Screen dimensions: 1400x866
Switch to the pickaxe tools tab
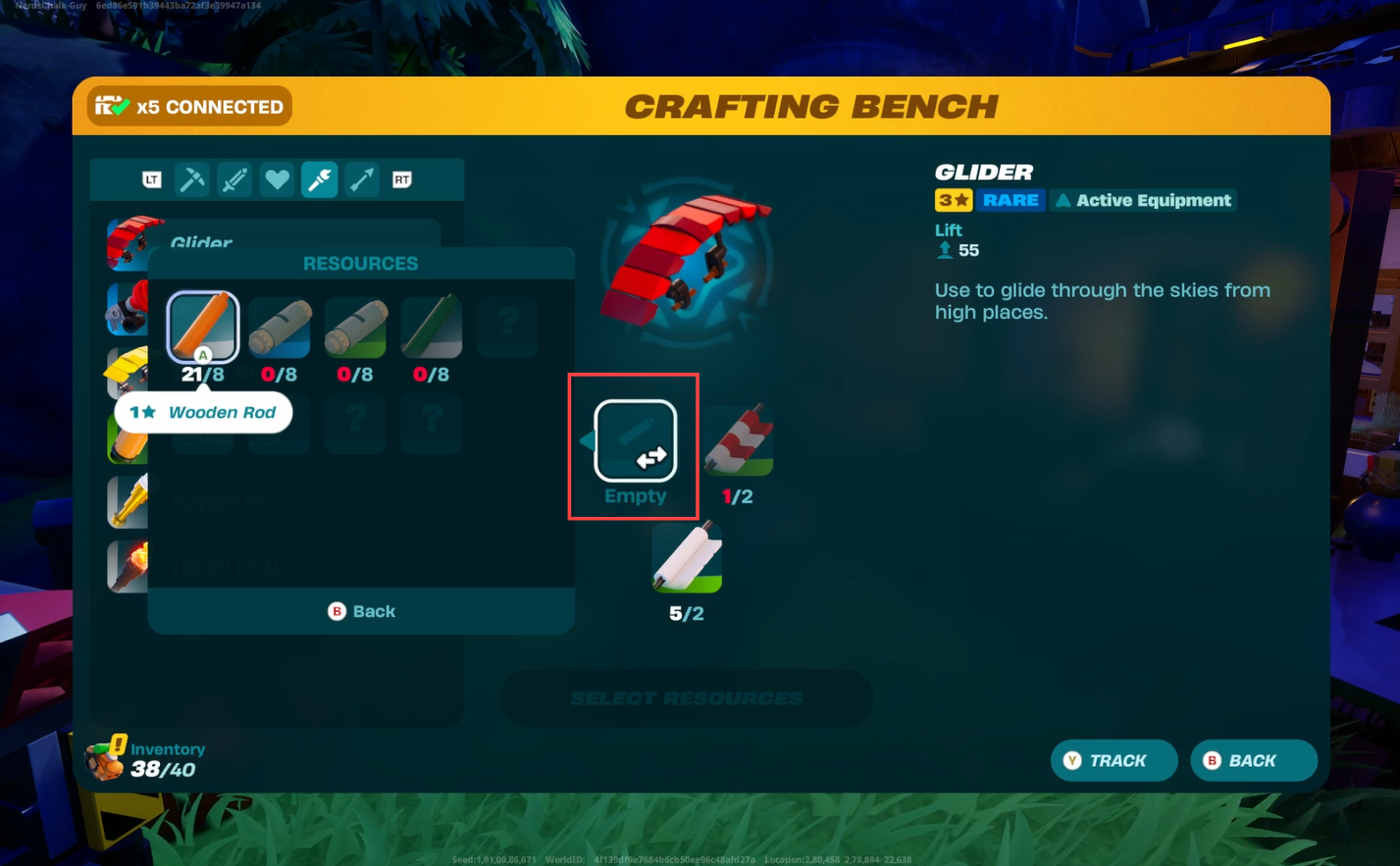pos(192,179)
